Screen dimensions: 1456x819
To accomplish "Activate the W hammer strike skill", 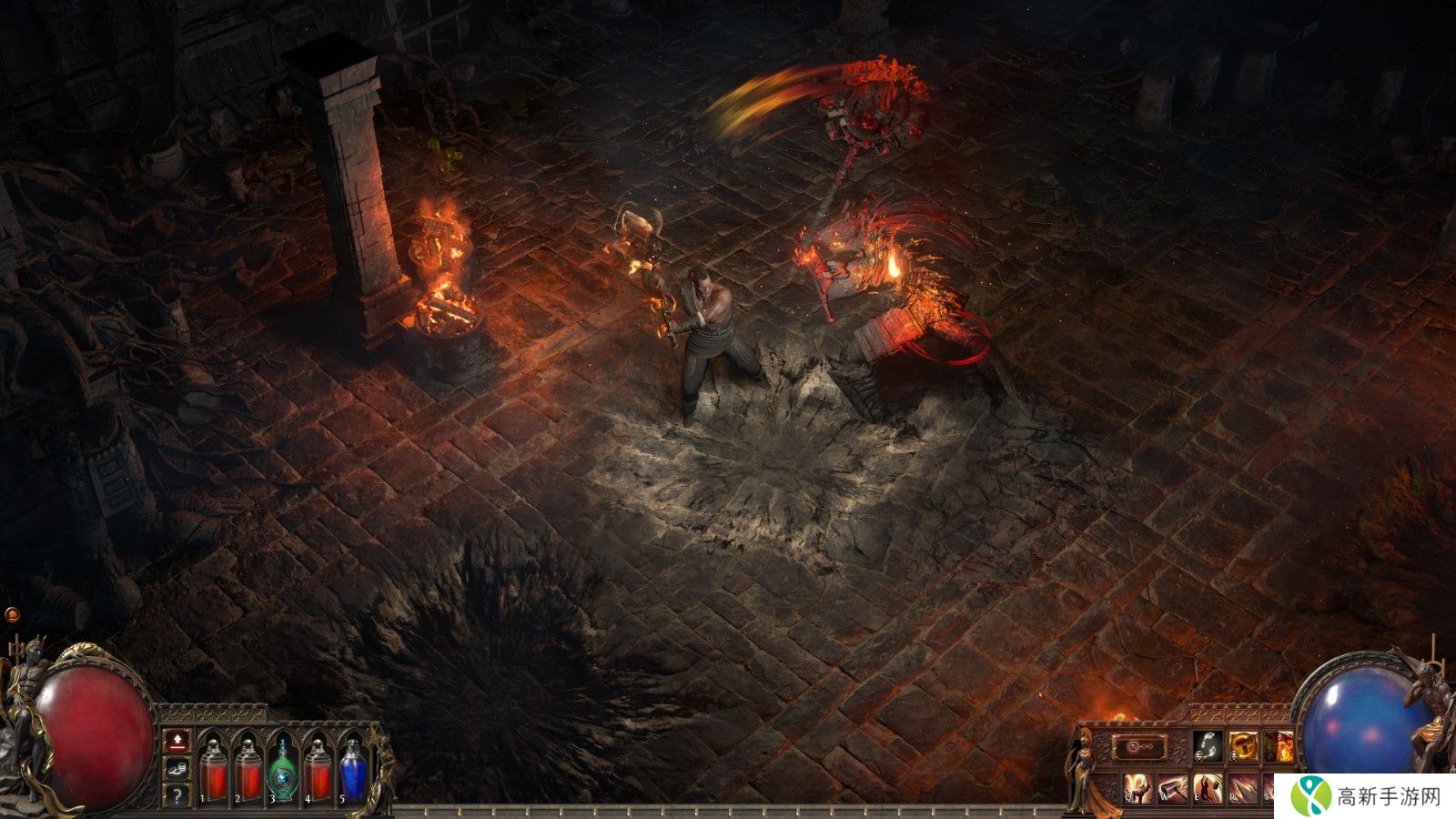I will (1173, 788).
